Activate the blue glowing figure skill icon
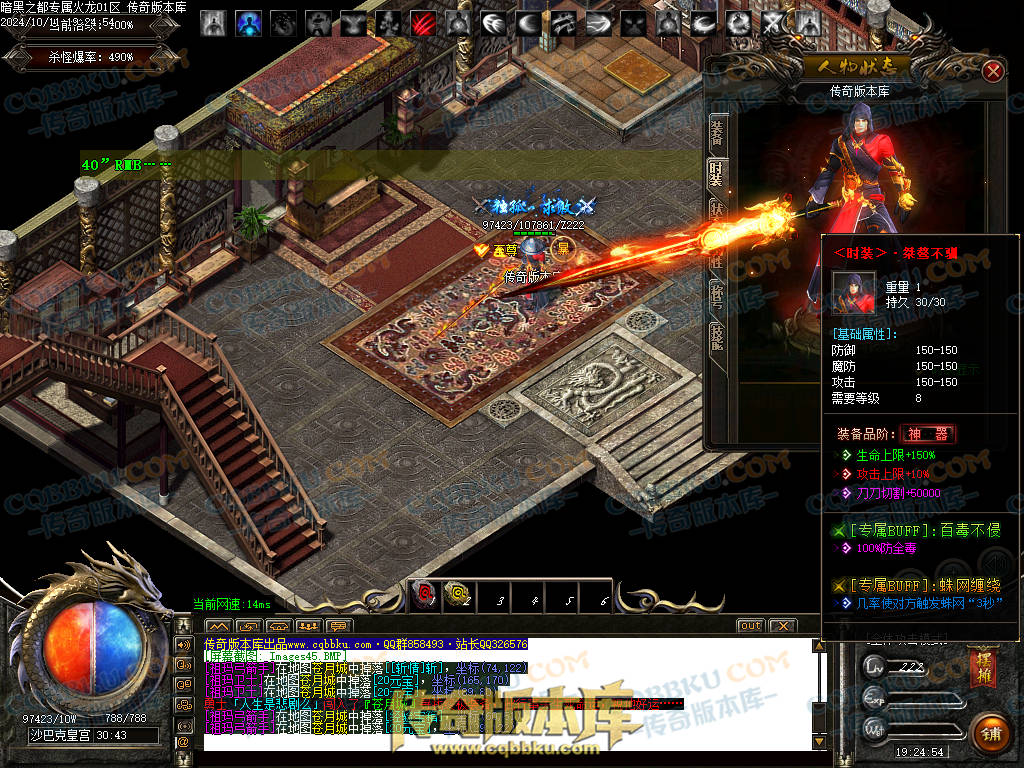Screen dimensions: 1024x768 (248, 22)
